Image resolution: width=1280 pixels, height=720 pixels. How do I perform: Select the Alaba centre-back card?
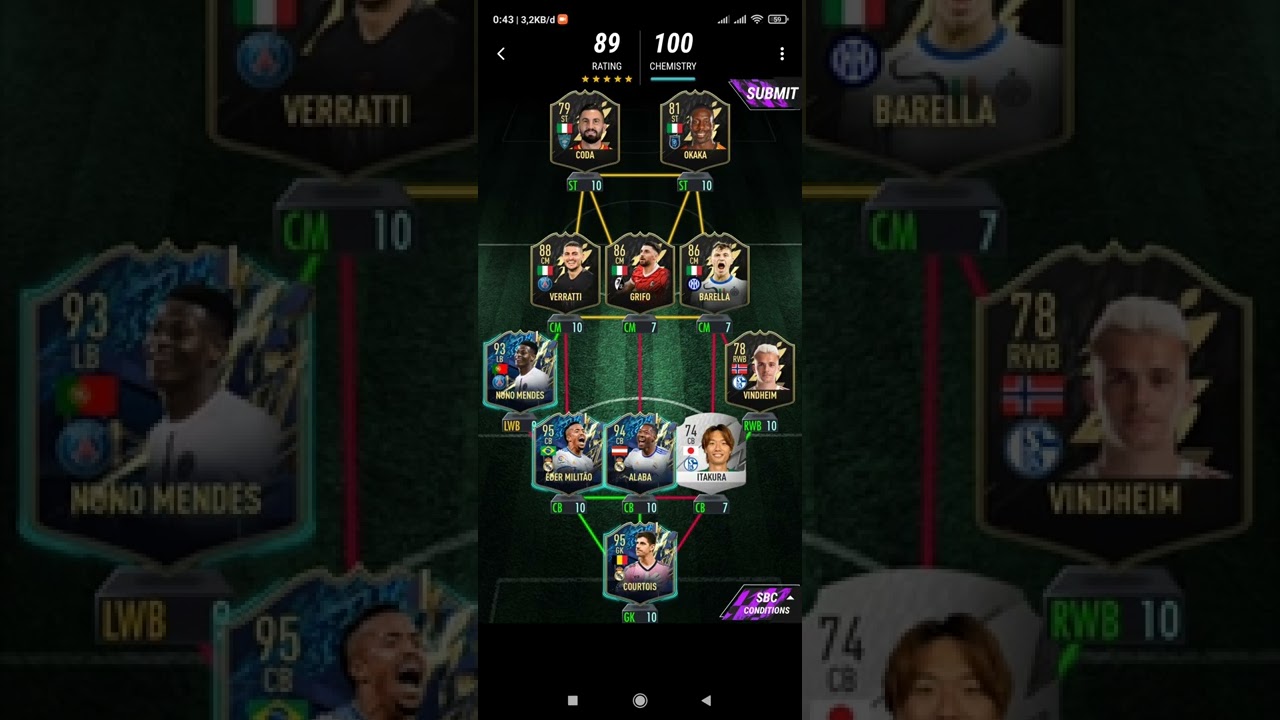pos(640,452)
